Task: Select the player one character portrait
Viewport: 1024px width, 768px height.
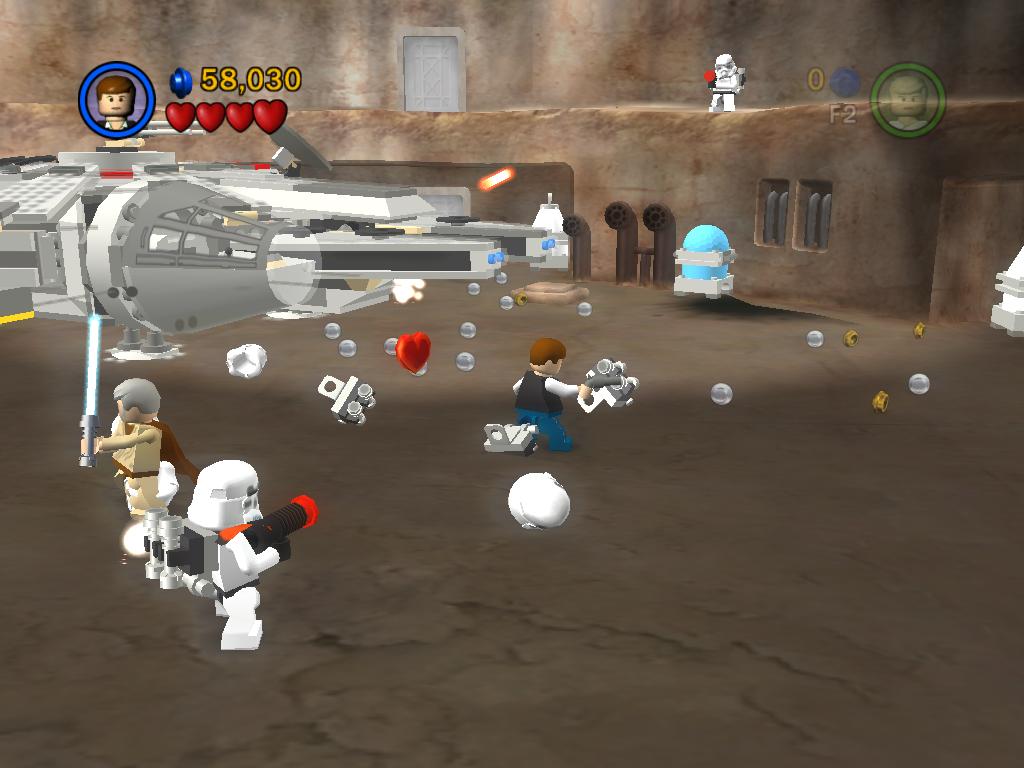Action: [x=117, y=100]
